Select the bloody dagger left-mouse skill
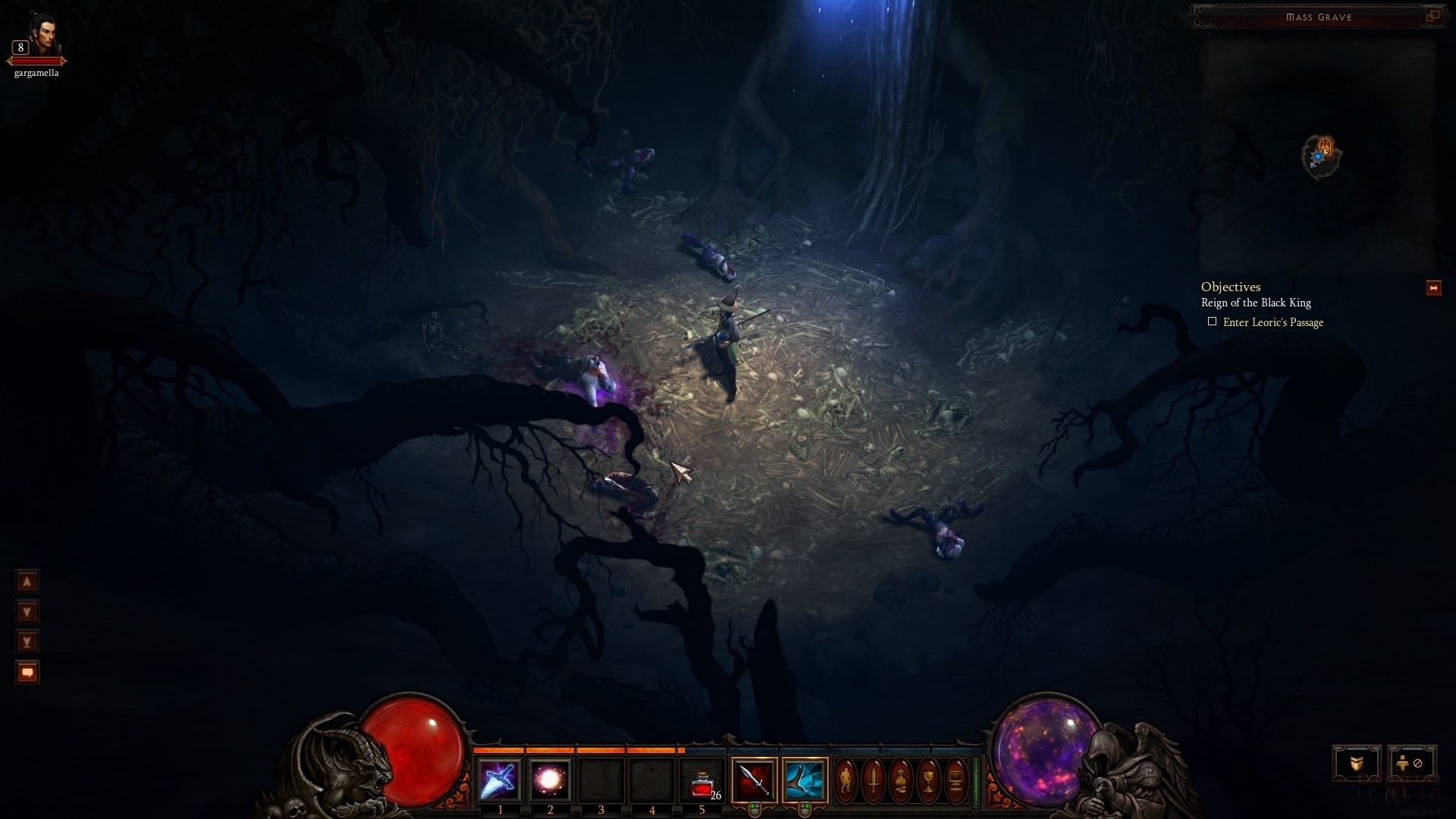Viewport: 1456px width, 819px height. 755,780
